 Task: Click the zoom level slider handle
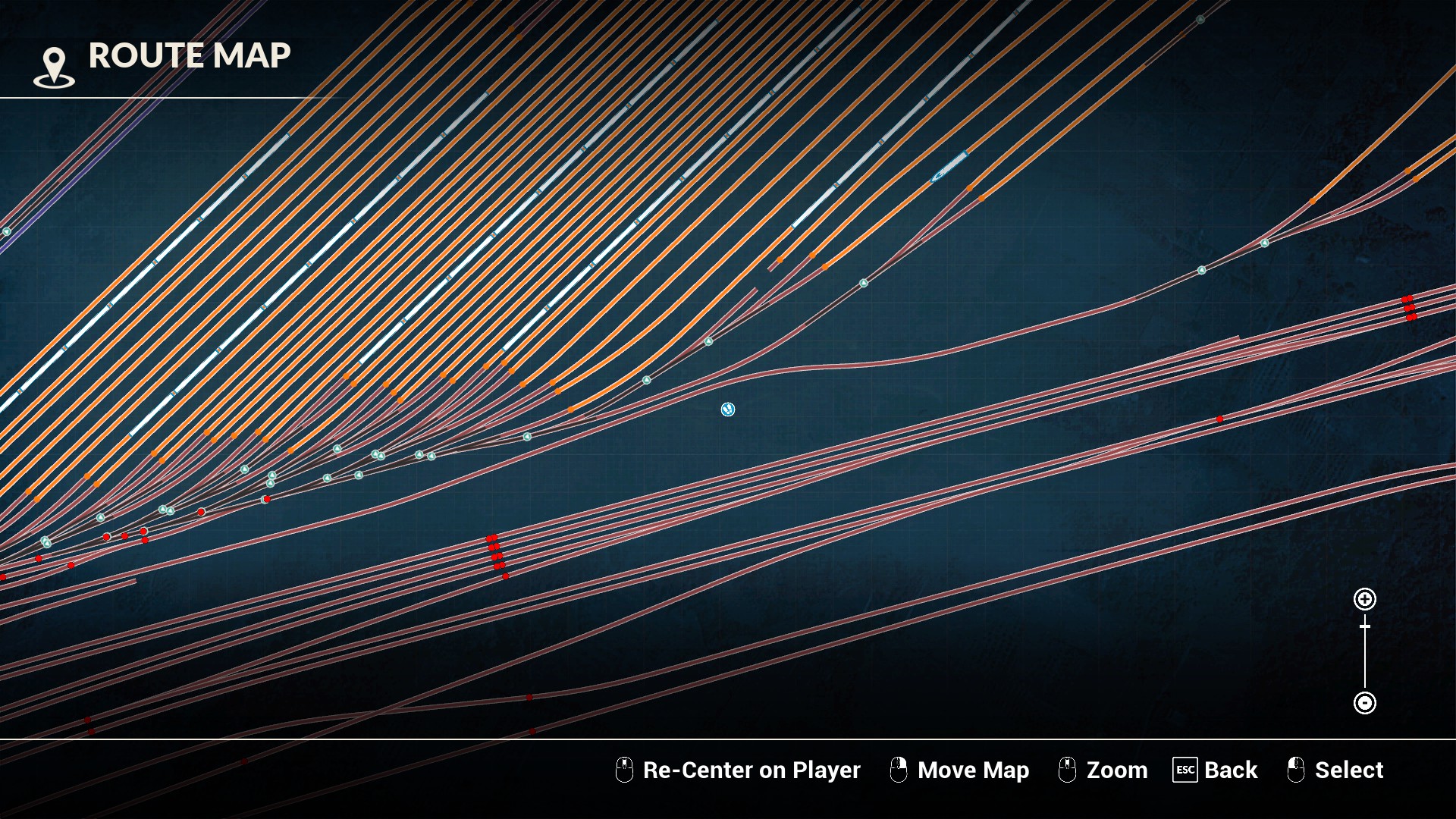[x=1365, y=626]
